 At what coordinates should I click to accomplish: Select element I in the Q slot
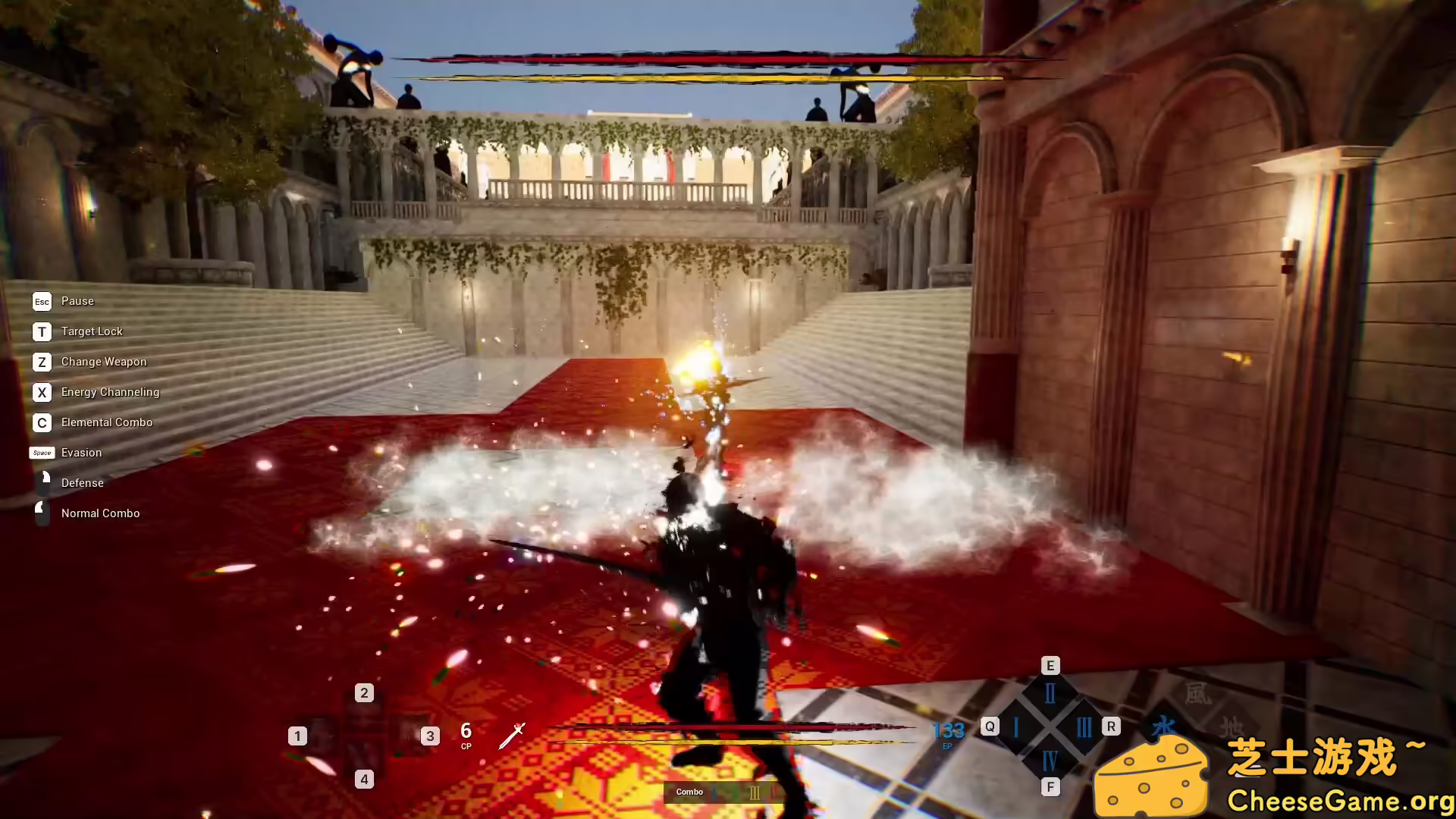1016,726
